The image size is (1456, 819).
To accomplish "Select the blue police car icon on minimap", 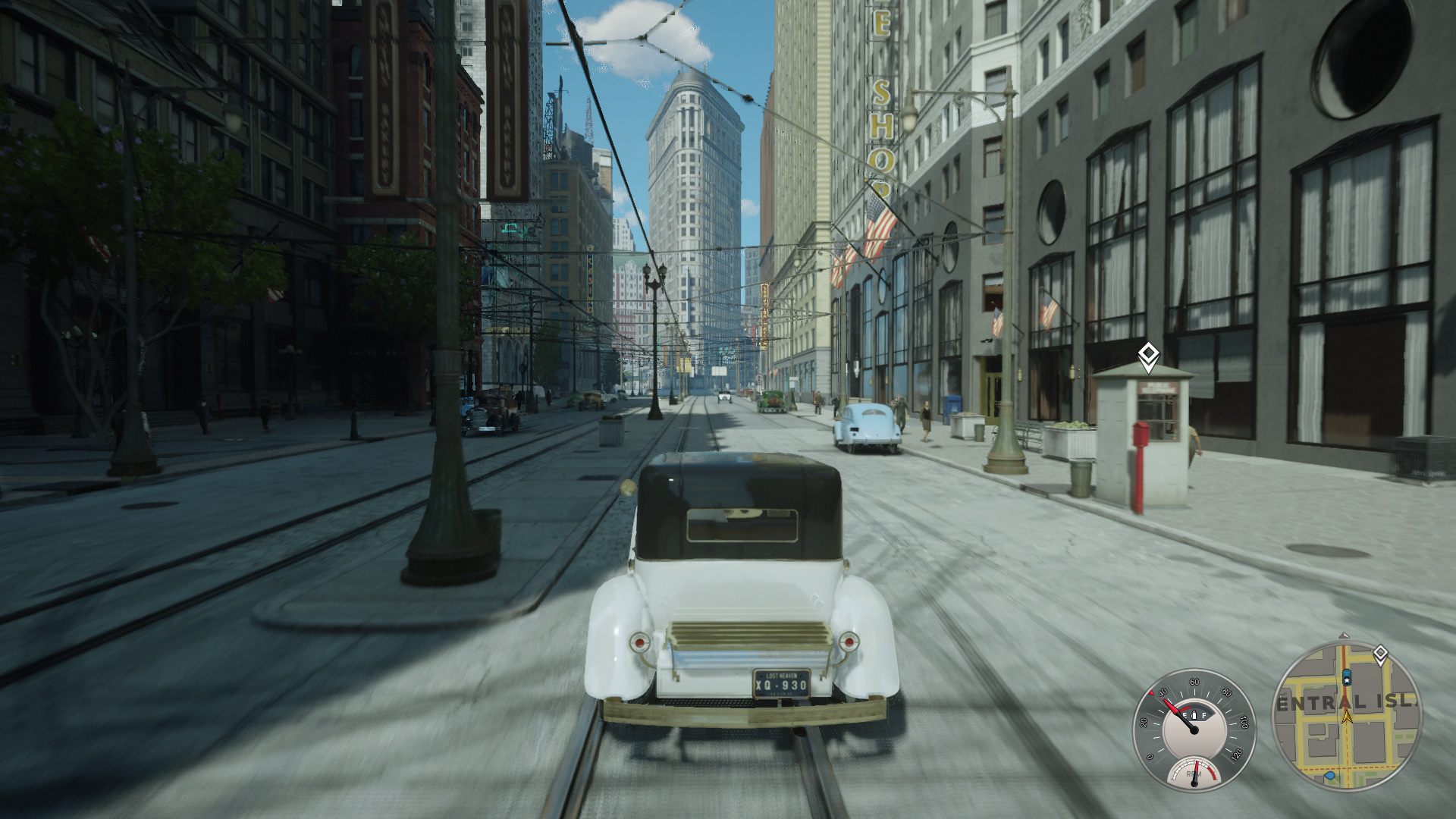I will point(1347,676).
